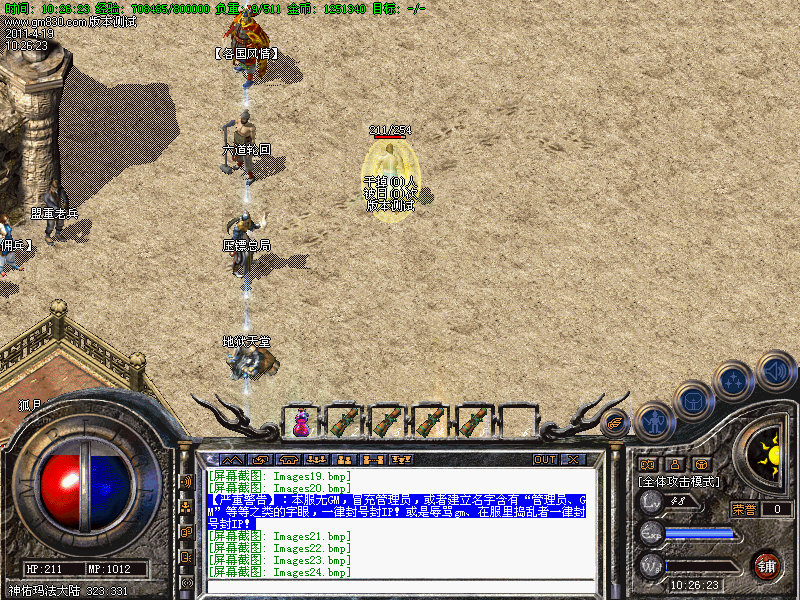Click the telephone icon on chat toolbar
The width and height of the screenshot is (800, 600).
tap(287, 460)
